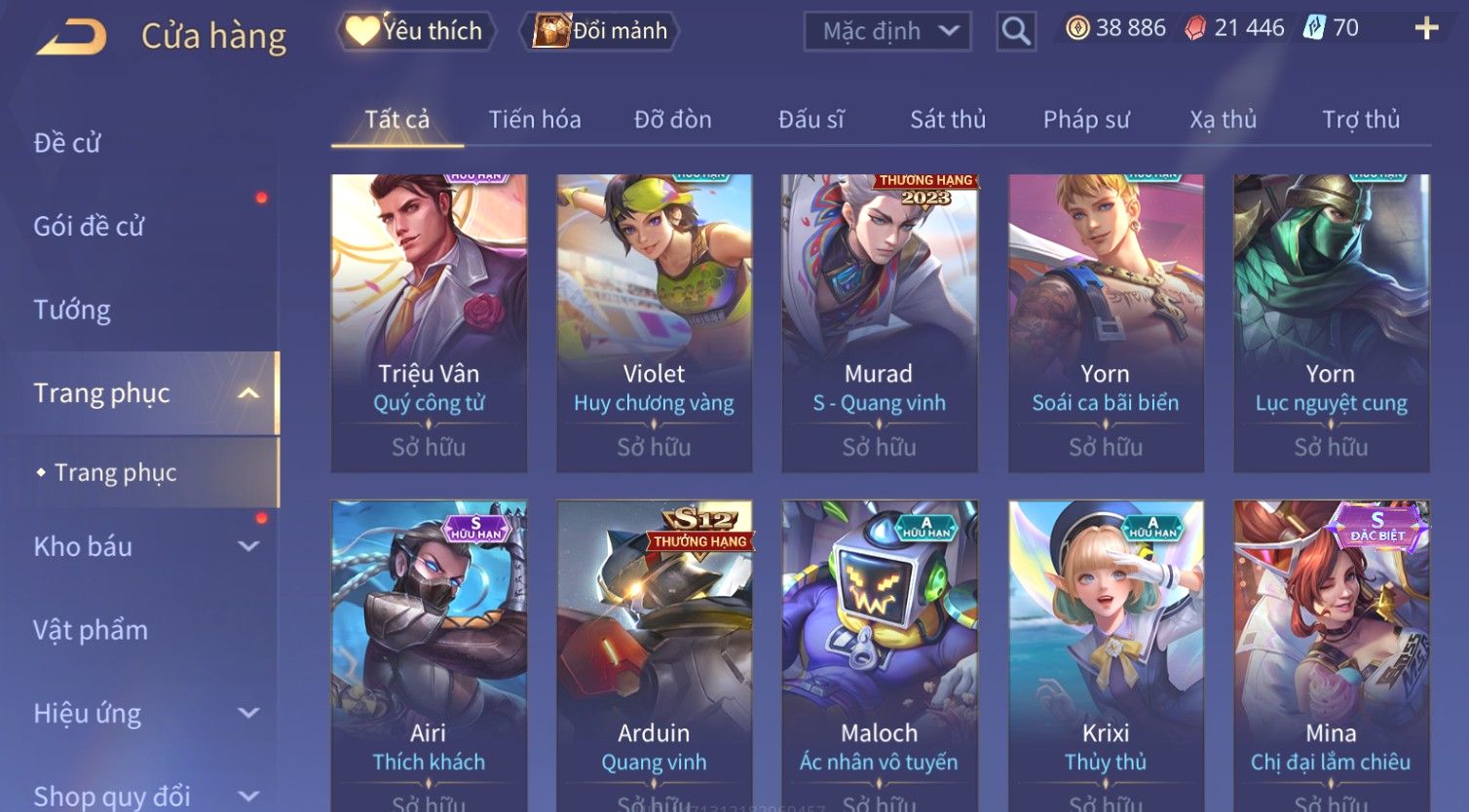Filter skins by Pháp sư
Viewport: 1469px width, 812px height.
1086,120
